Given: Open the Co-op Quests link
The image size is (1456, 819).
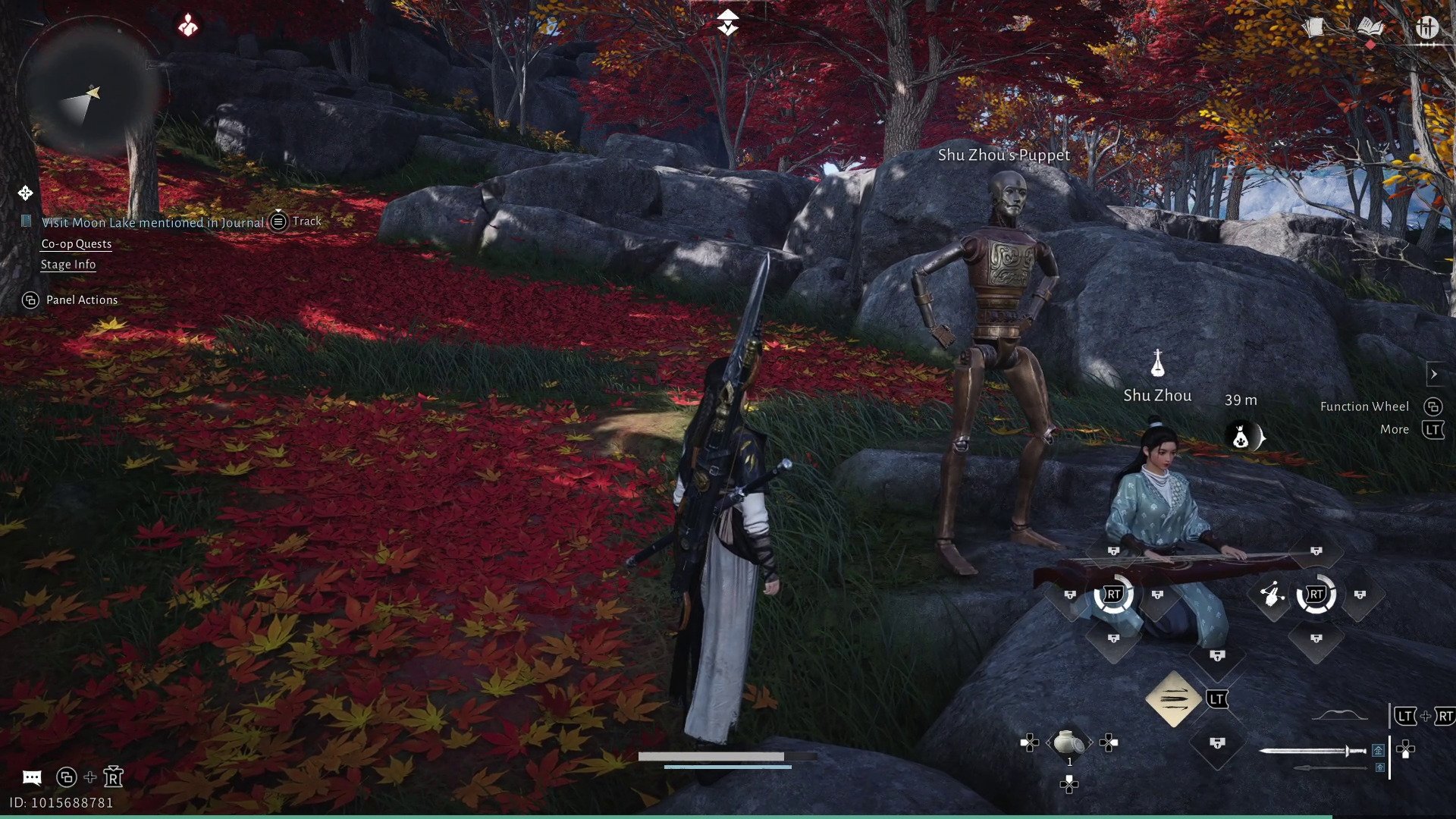Looking at the screenshot, I should pyautogui.click(x=76, y=244).
